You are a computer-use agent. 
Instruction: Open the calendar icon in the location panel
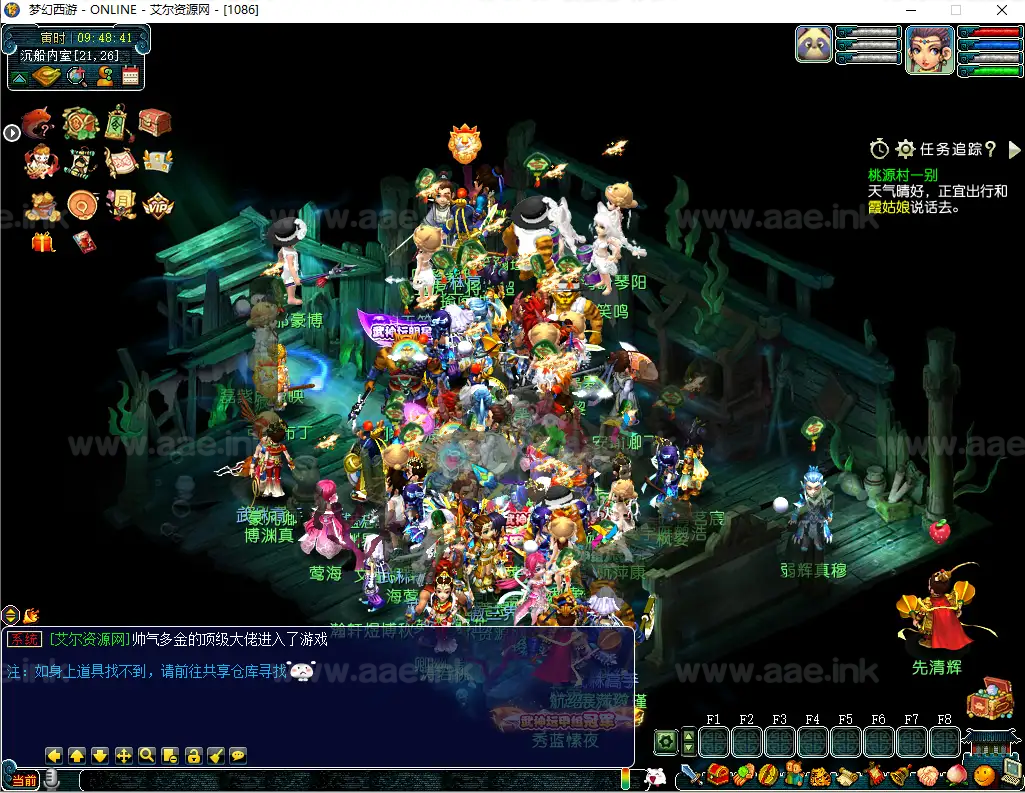(130, 75)
